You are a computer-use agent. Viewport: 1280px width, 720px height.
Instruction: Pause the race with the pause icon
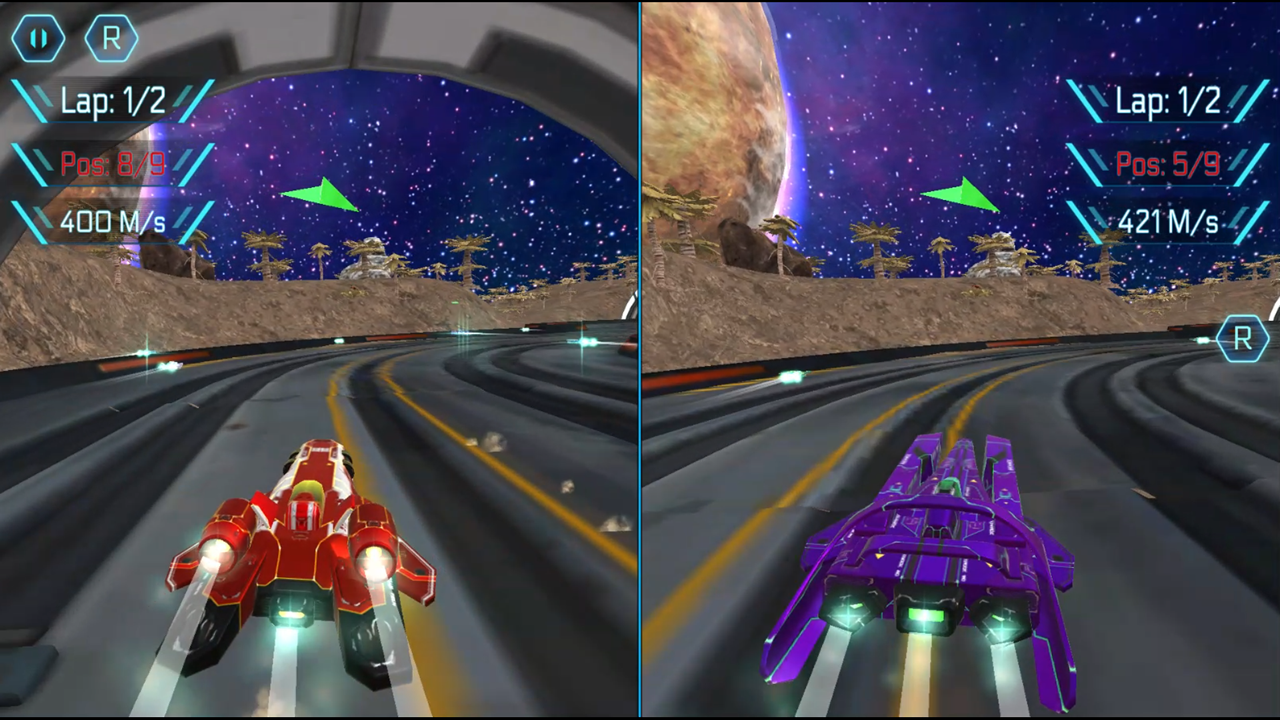click(x=37, y=38)
